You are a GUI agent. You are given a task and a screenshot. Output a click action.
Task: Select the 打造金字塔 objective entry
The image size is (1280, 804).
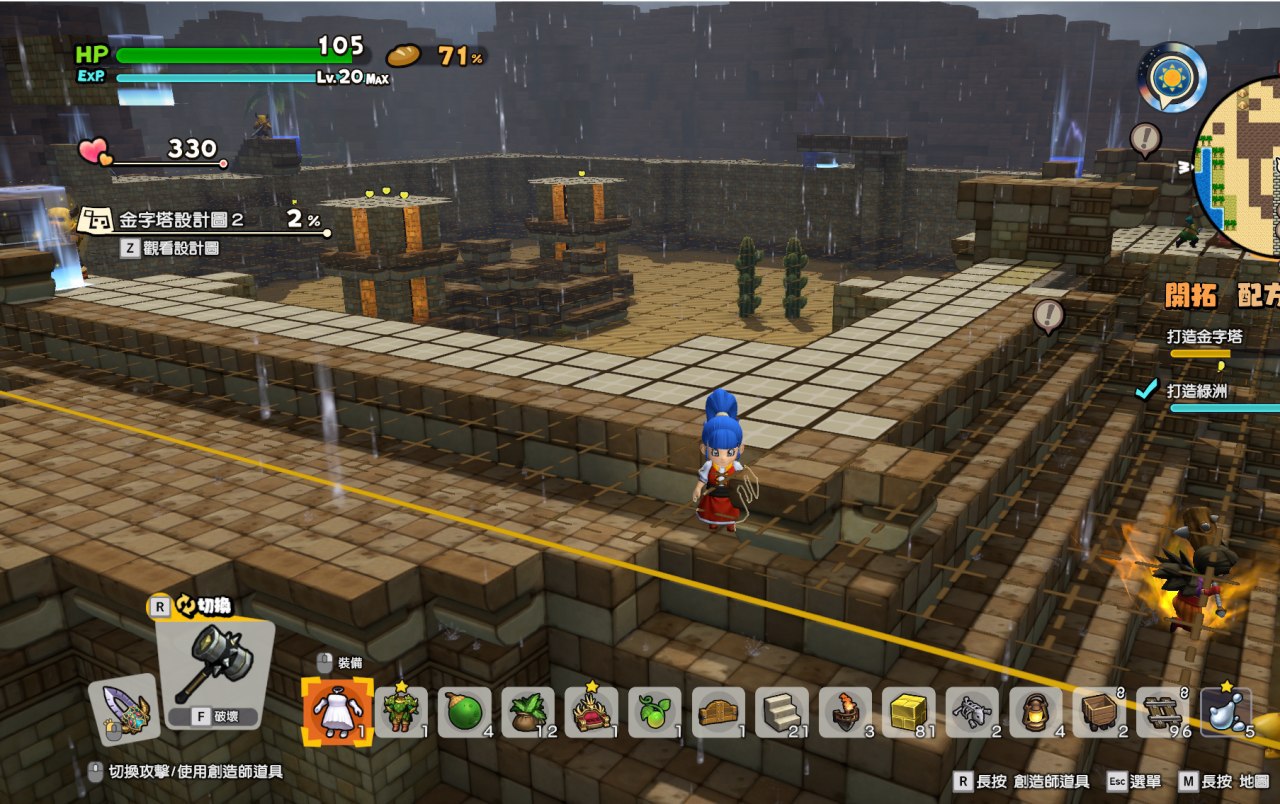point(1206,337)
